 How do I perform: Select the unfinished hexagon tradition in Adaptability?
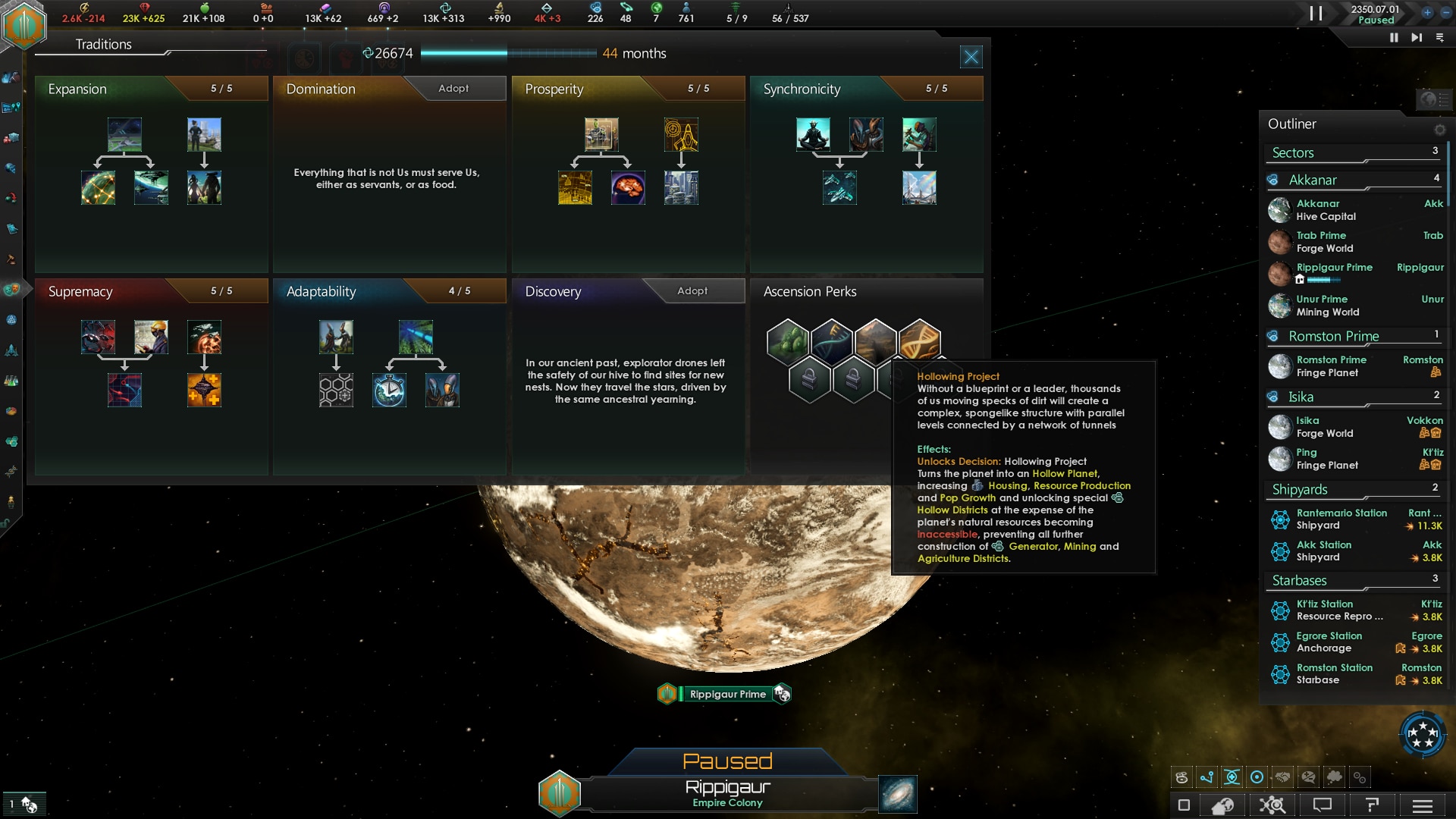[x=336, y=391]
